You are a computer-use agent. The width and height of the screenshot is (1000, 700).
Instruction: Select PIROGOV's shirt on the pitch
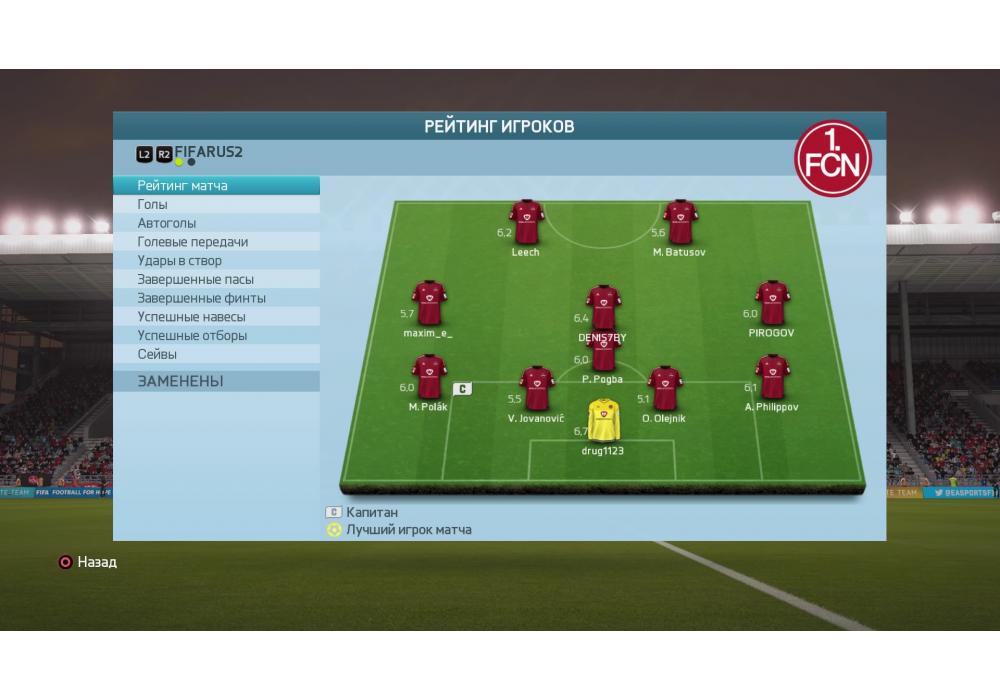point(772,304)
